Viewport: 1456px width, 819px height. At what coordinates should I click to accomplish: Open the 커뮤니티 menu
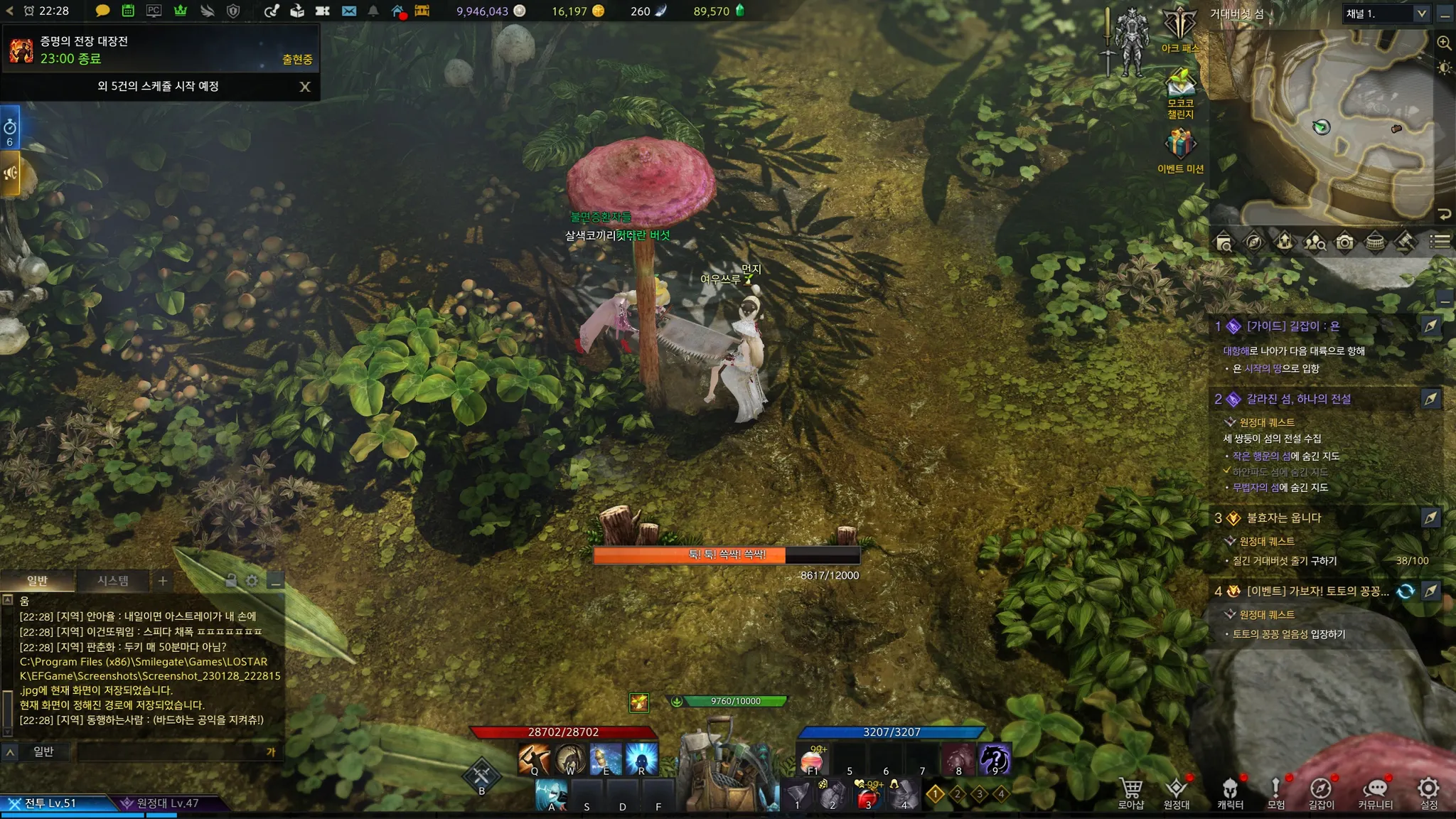(1376, 793)
